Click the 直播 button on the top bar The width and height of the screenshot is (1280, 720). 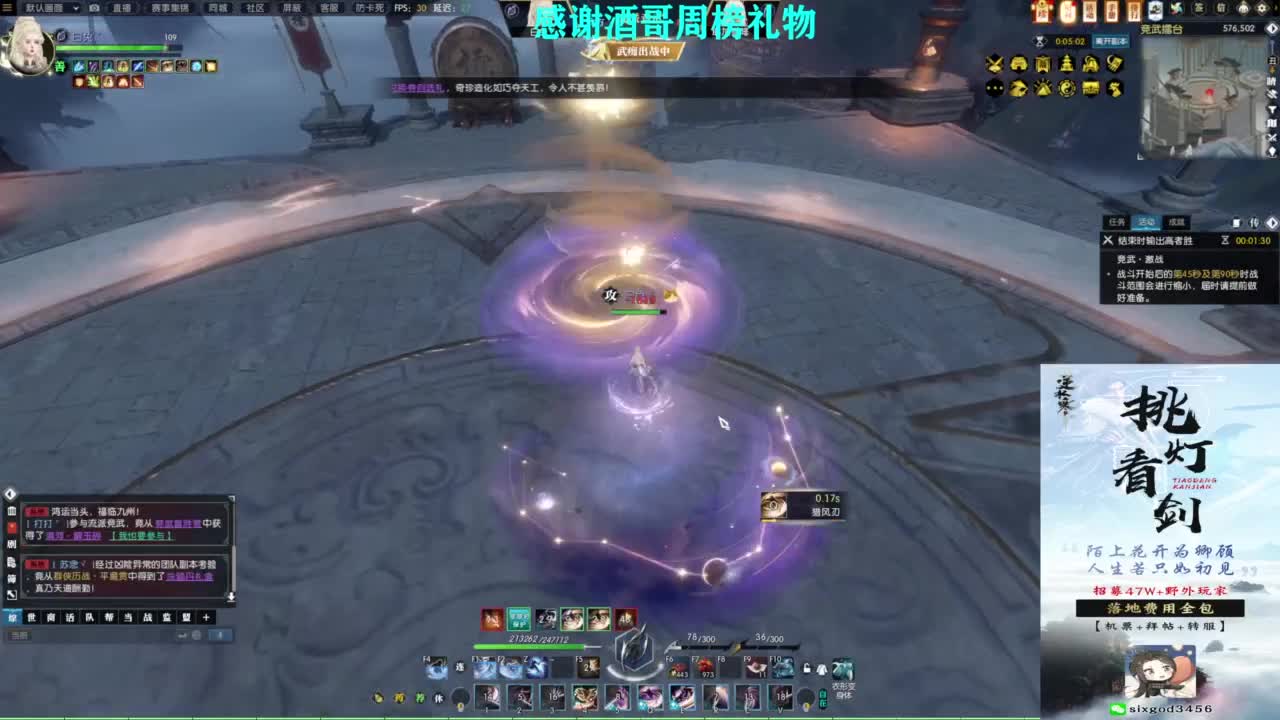[x=122, y=8]
